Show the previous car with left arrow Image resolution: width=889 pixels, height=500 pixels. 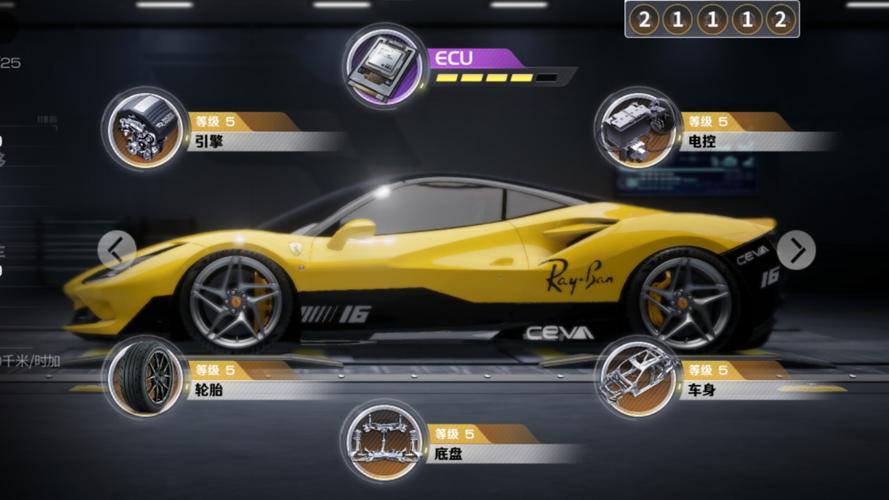tap(117, 249)
